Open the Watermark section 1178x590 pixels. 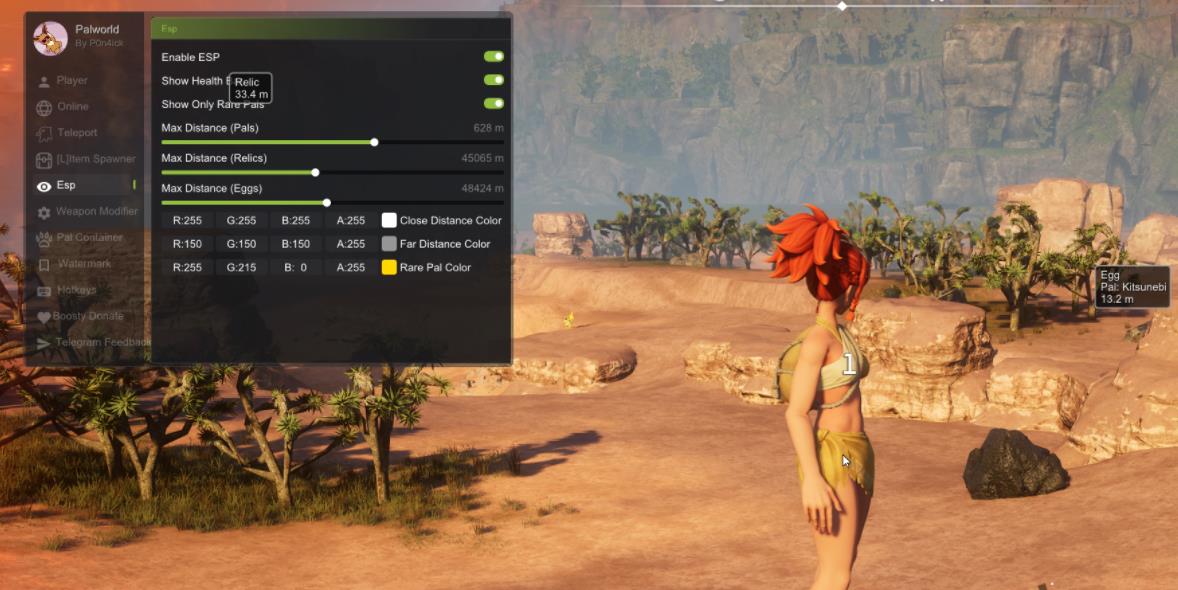(85, 264)
